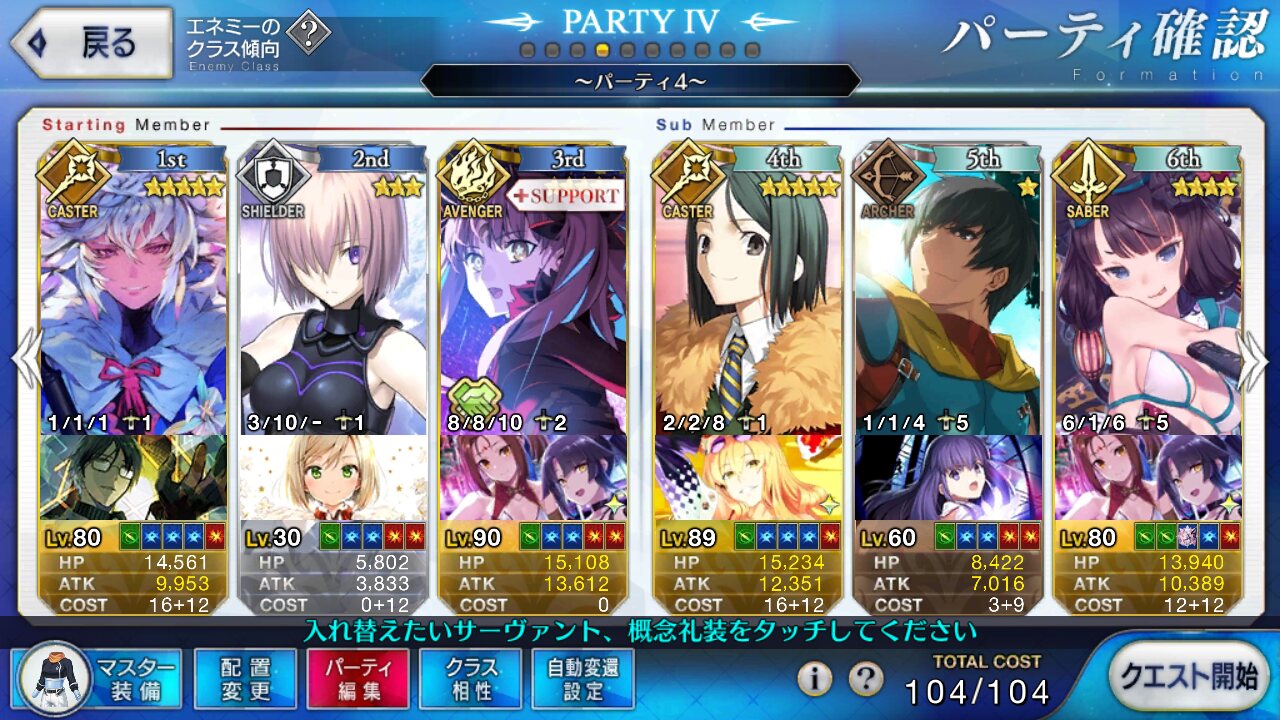Image resolution: width=1280 pixels, height=720 pixels.
Task: Open party edit (パーティ編集)
Action: 358,678
